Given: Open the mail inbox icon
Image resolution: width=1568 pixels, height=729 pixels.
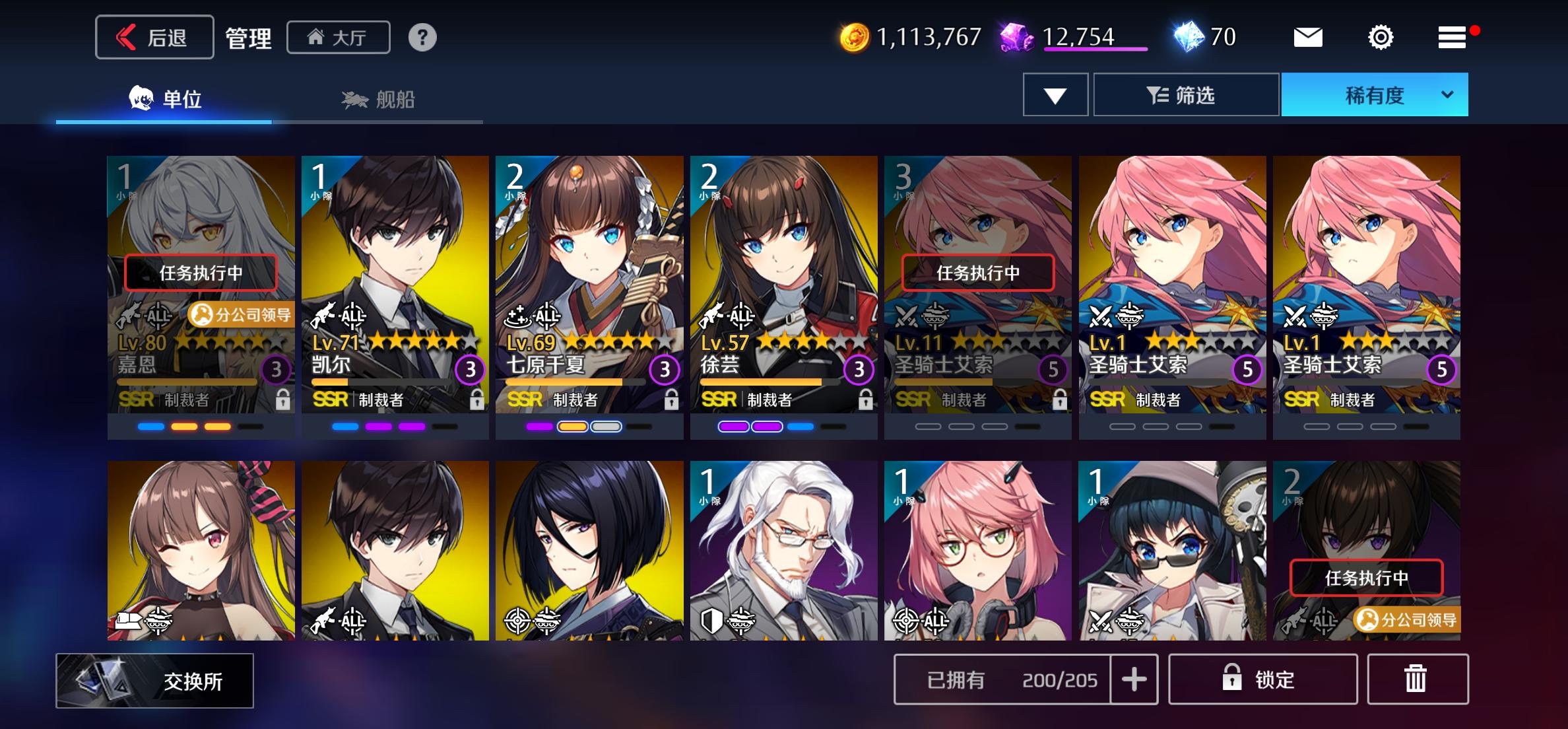Looking at the screenshot, I should [1309, 38].
